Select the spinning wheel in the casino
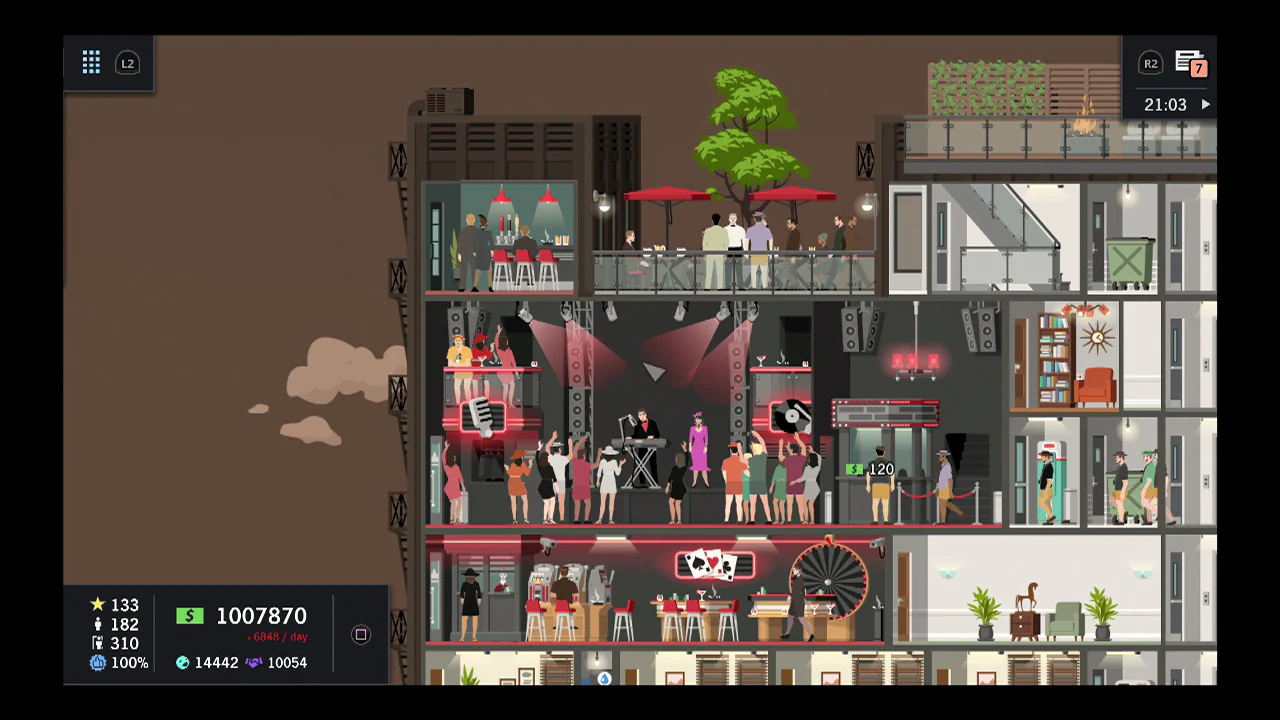The height and width of the screenshot is (720, 1280). point(826,584)
